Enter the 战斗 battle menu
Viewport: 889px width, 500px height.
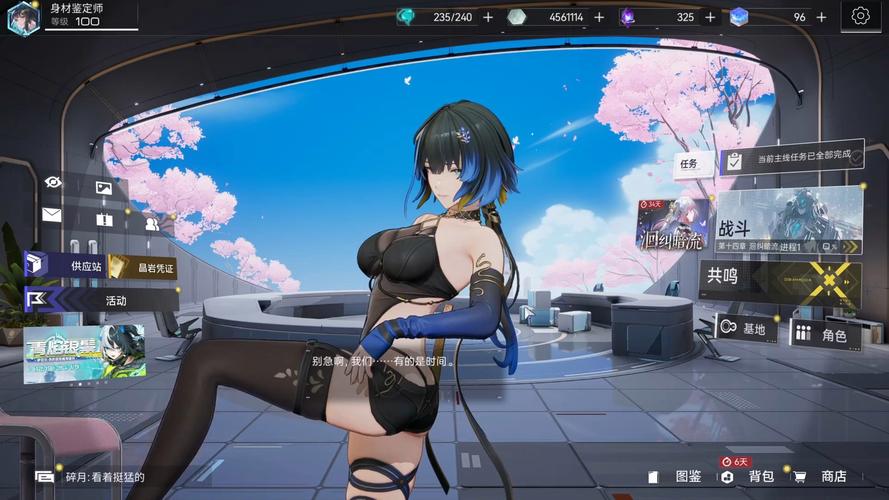tap(788, 222)
